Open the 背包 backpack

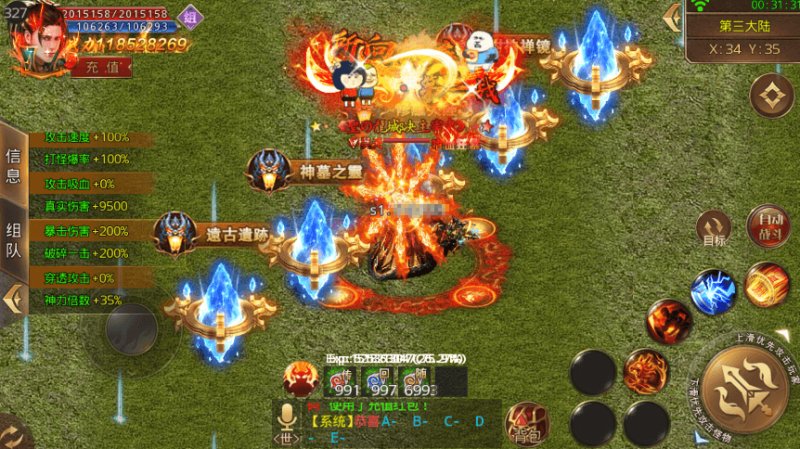click(x=524, y=425)
